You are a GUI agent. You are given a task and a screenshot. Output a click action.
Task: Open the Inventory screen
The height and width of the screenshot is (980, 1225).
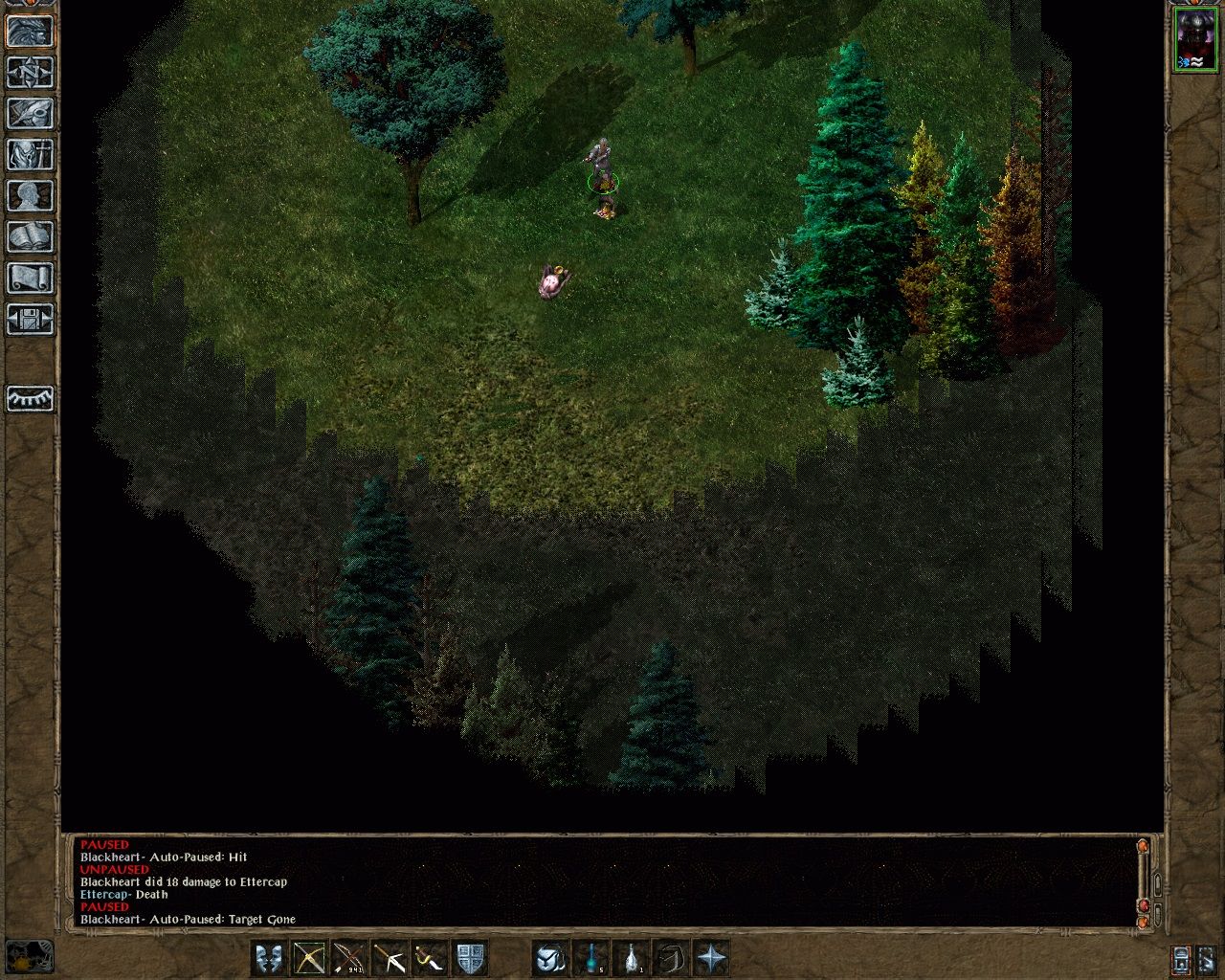pyautogui.click(x=29, y=155)
